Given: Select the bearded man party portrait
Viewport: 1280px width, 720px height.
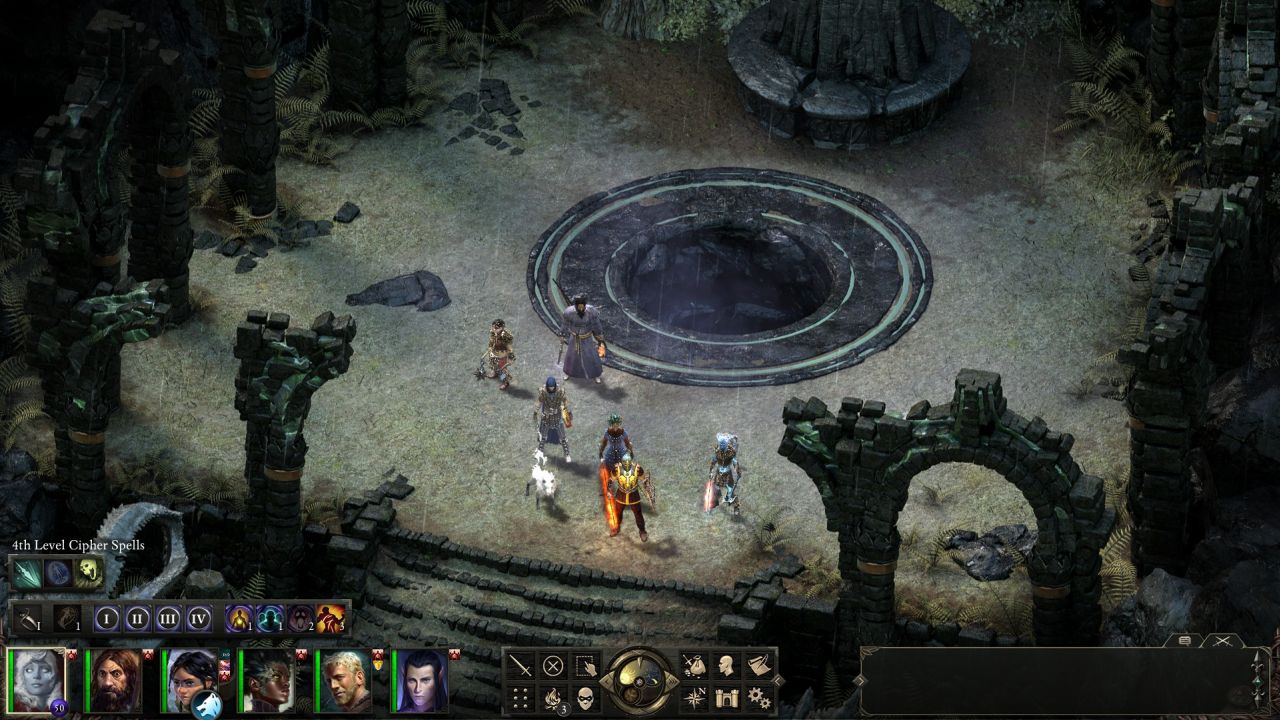Looking at the screenshot, I should click(x=113, y=680).
